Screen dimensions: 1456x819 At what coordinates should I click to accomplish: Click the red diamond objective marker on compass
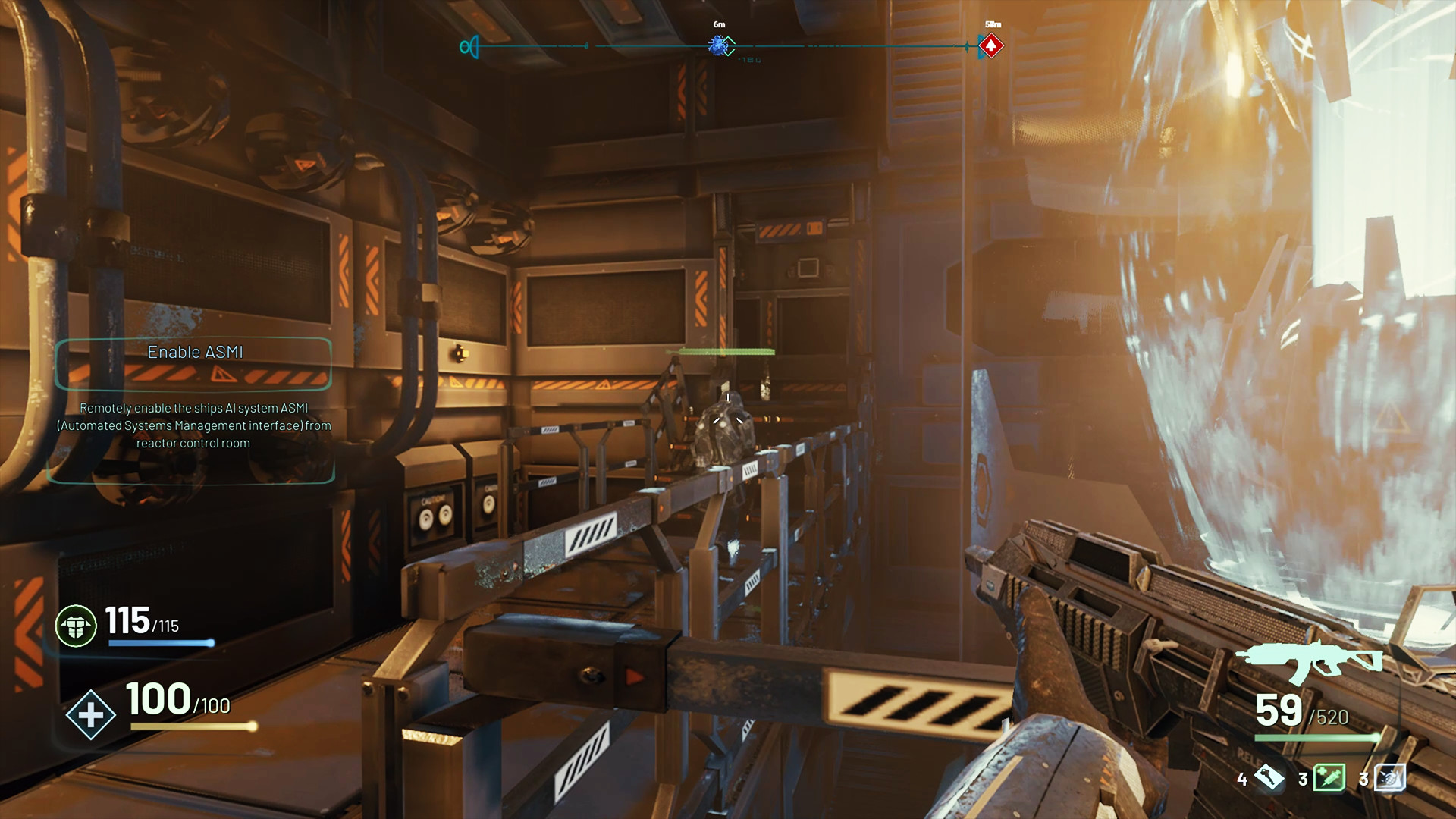pyautogui.click(x=990, y=46)
